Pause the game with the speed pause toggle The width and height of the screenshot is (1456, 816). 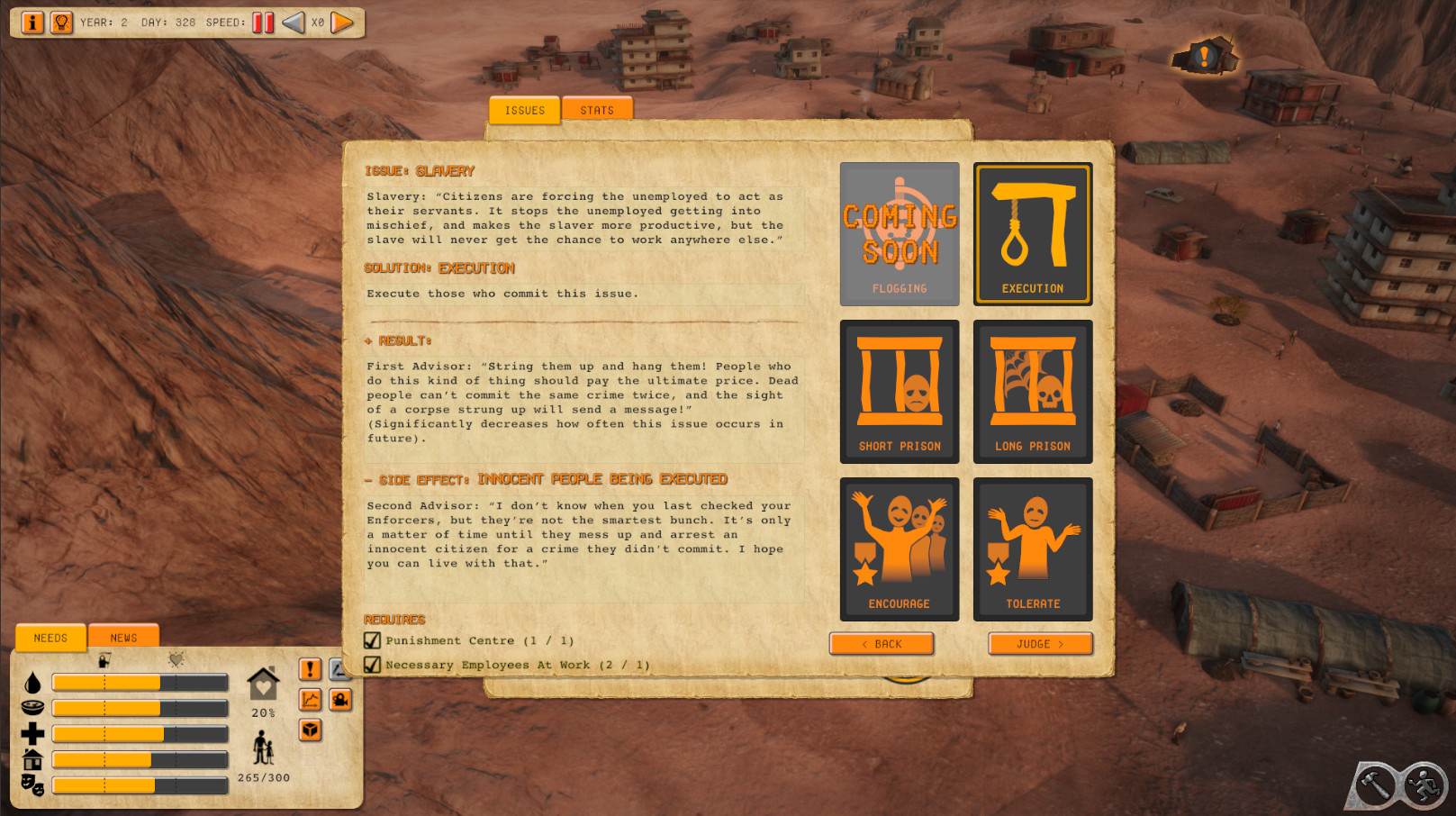[262, 23]
